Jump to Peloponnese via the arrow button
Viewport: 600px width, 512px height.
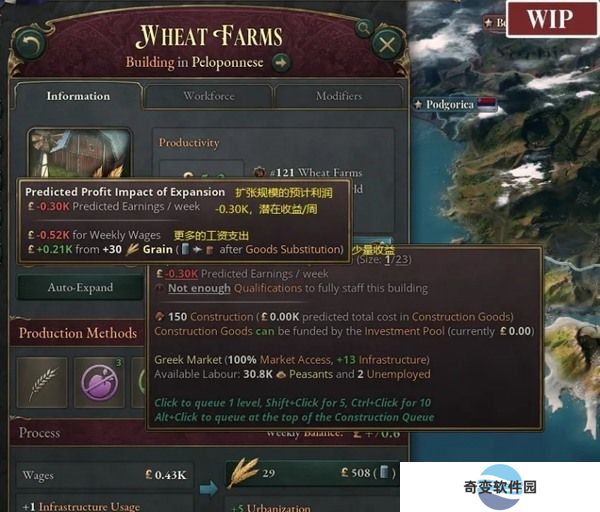(x=281, y=63)
